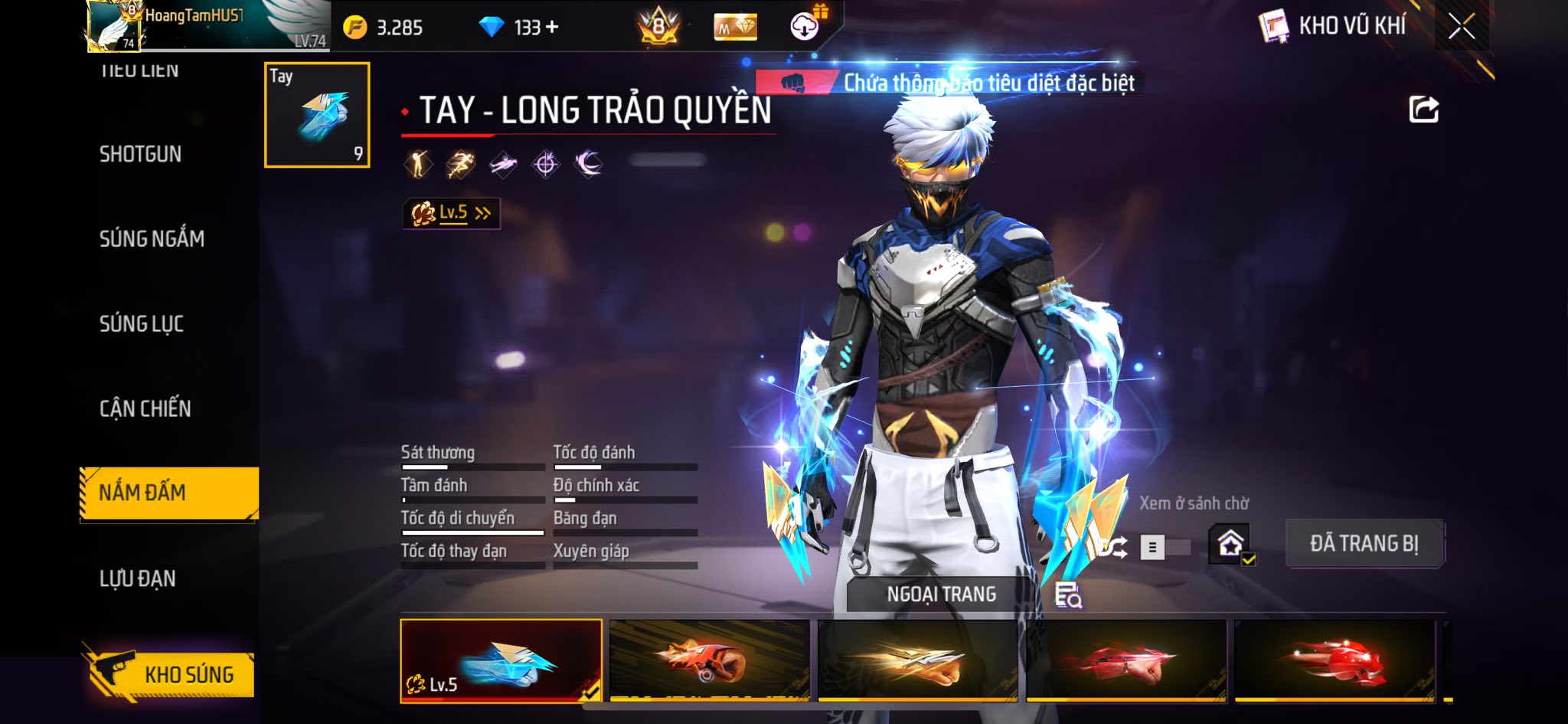This screenshot has height=724, width=1568.
Task: Close the weapon vault screen
Action: 1461,27
